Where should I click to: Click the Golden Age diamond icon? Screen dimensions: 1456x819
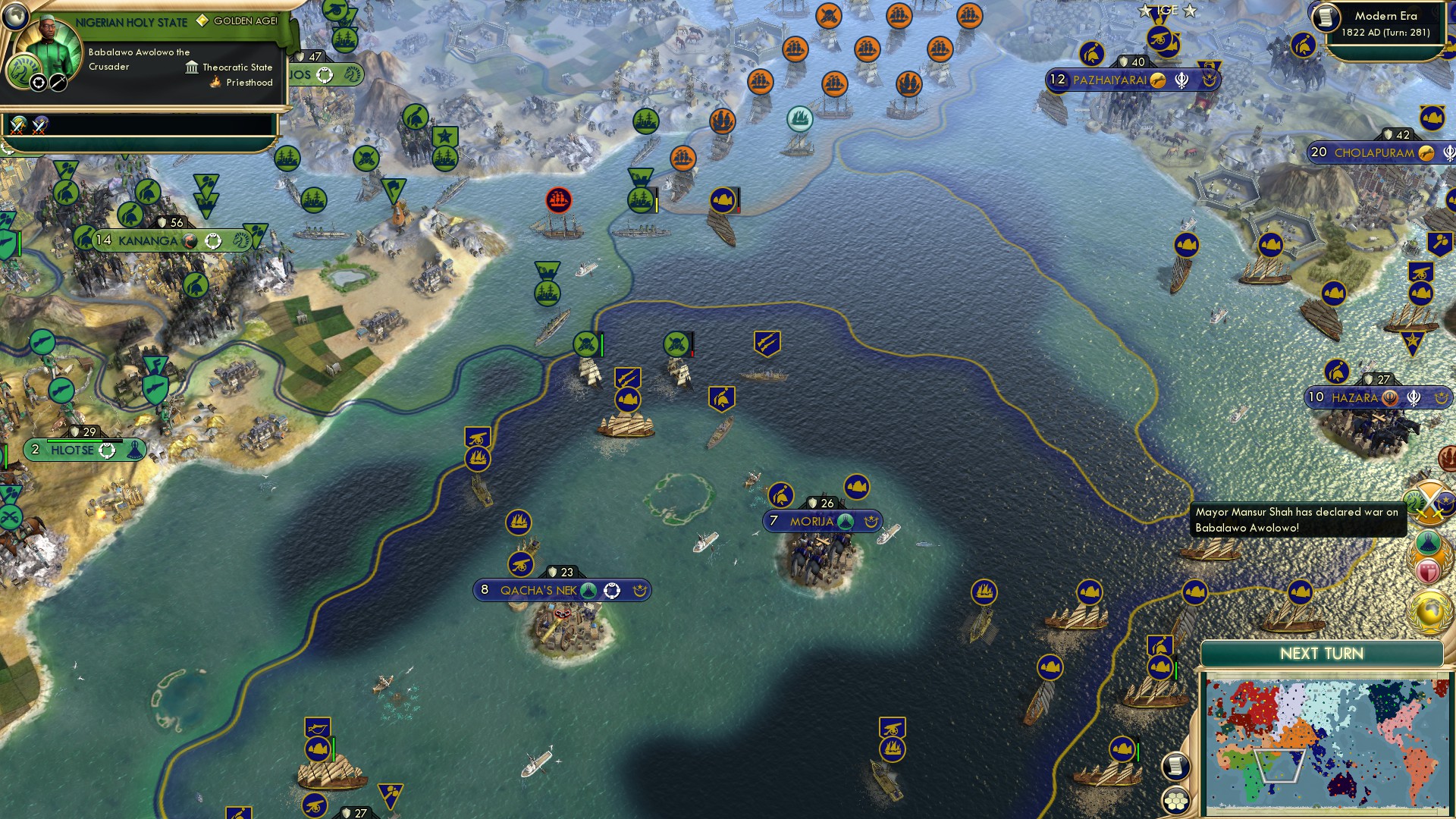pos(202,20)
